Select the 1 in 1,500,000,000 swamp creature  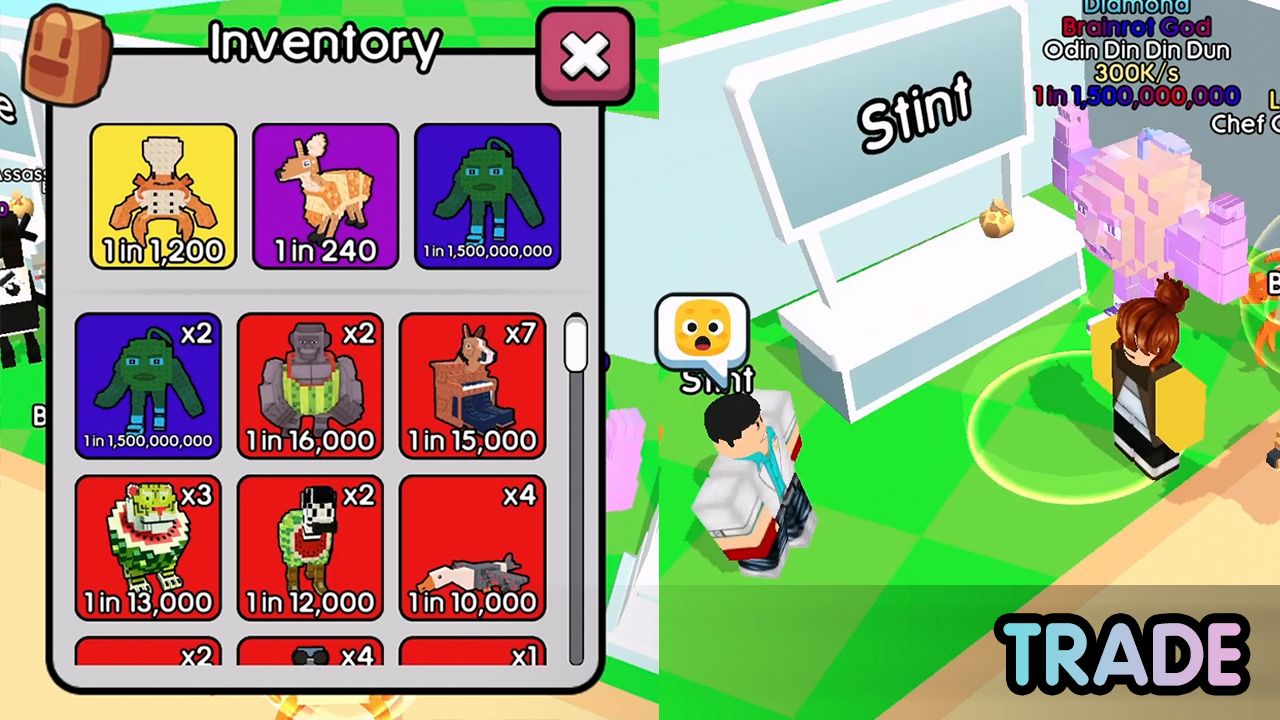(x=487, y=196)
